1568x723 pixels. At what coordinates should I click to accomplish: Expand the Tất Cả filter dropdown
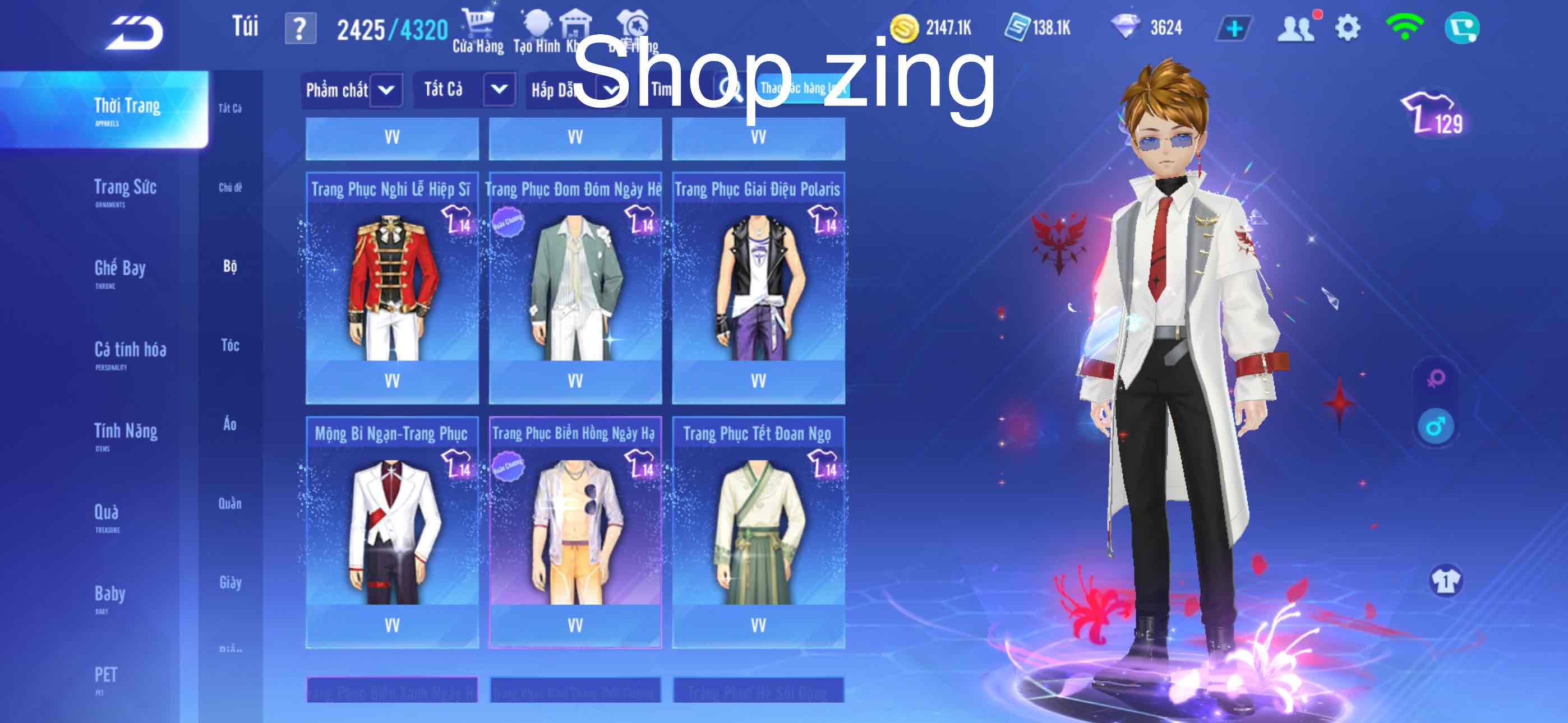tap(466, 90)
